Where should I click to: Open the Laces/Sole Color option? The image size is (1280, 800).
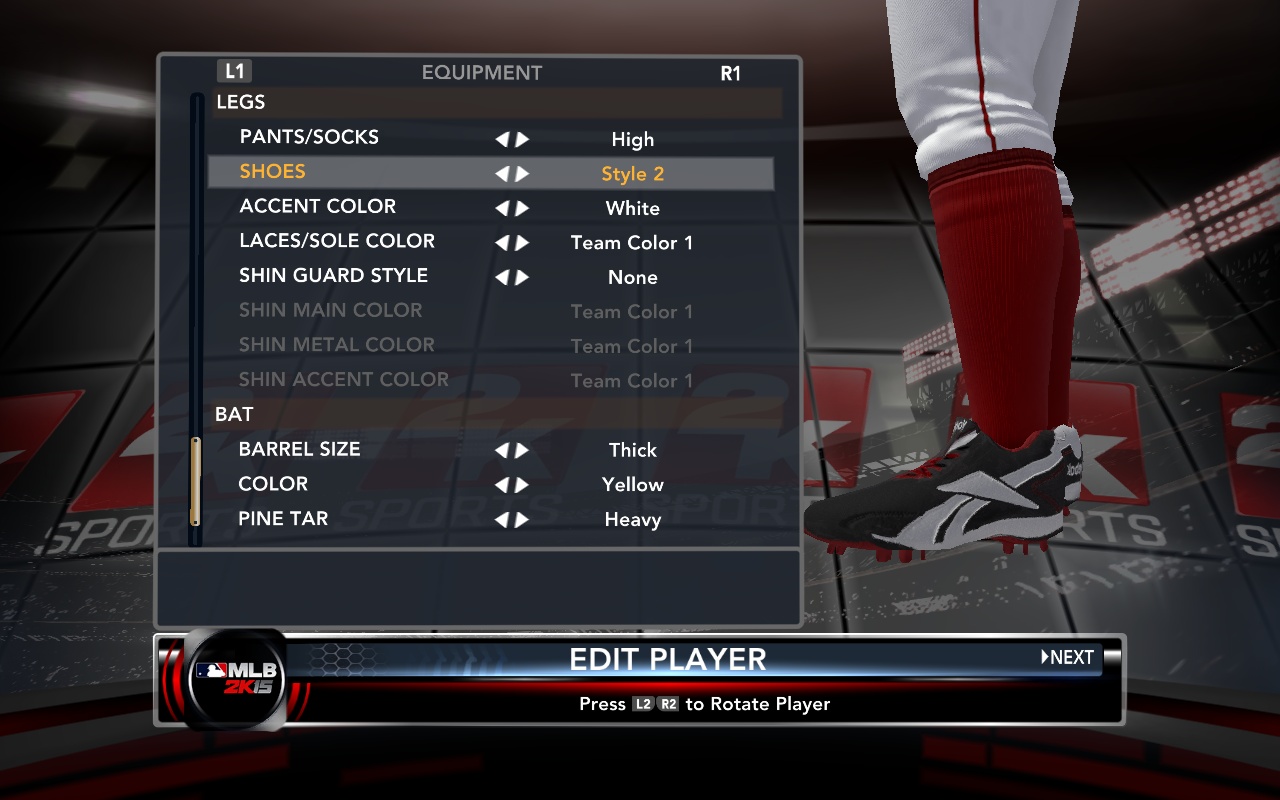click(337, 241)
